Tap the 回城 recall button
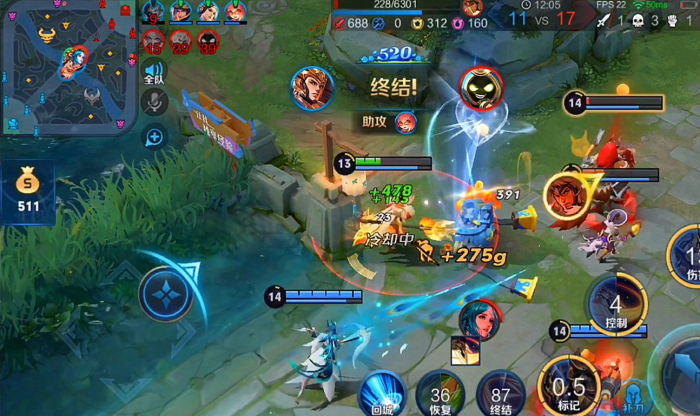This screenshot has height=416, width=700. 382,391
